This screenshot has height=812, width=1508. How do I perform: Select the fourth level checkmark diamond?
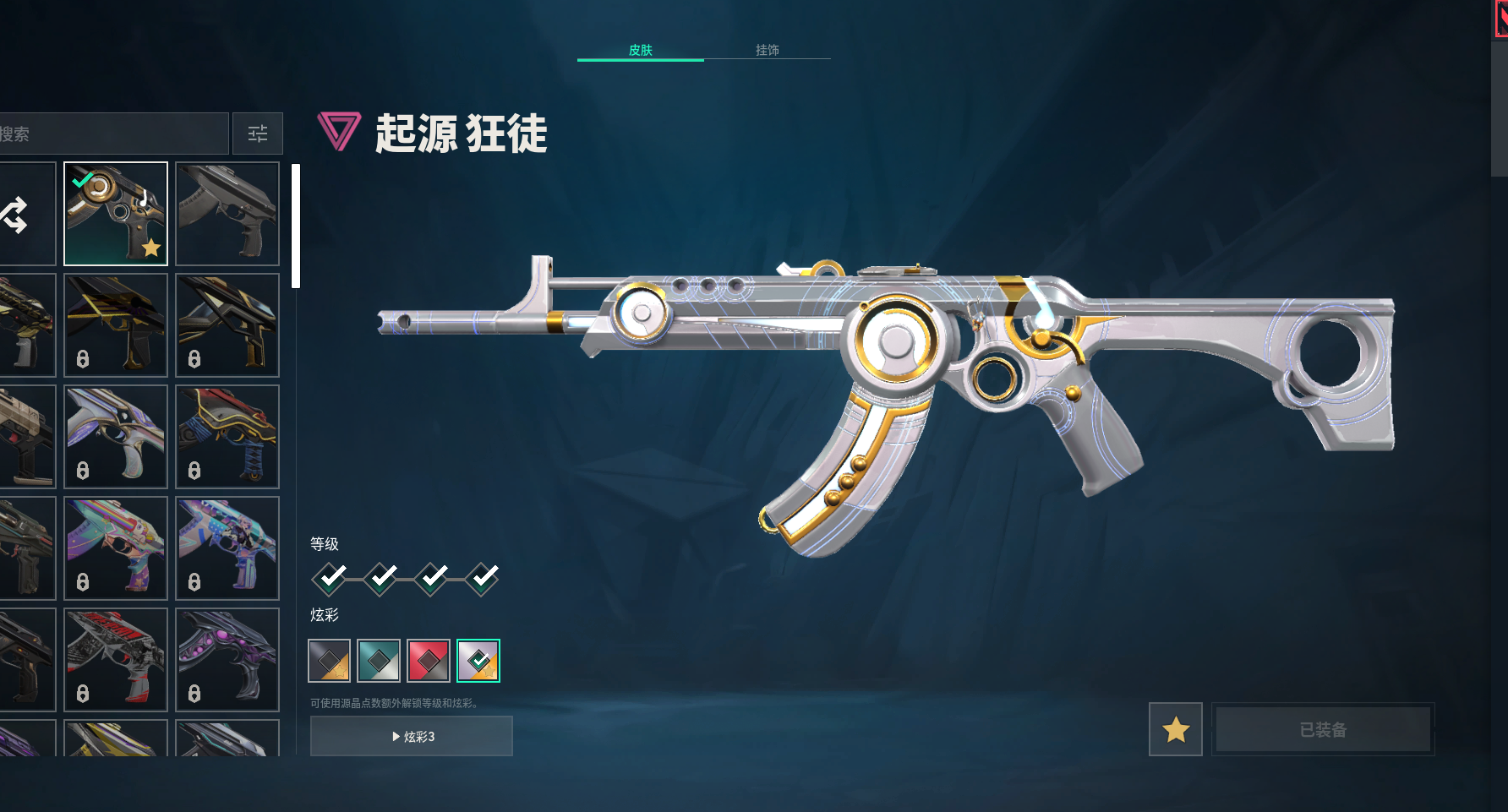tap(482, 579)
